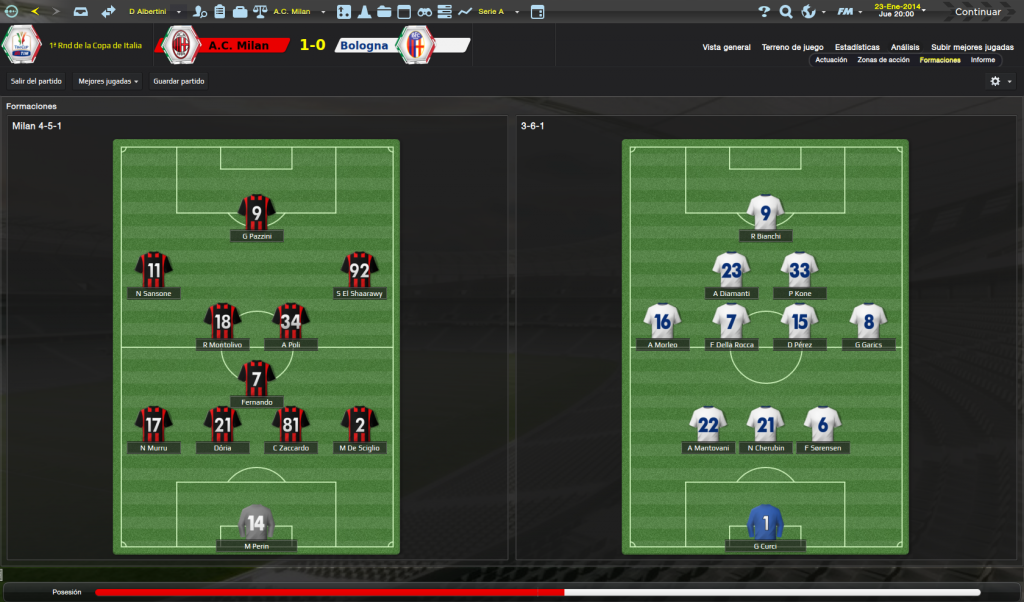1024x602 pixels.
Task: Pick Bologna's A Diamanti number 23 shirt
Action: [731, 269]
